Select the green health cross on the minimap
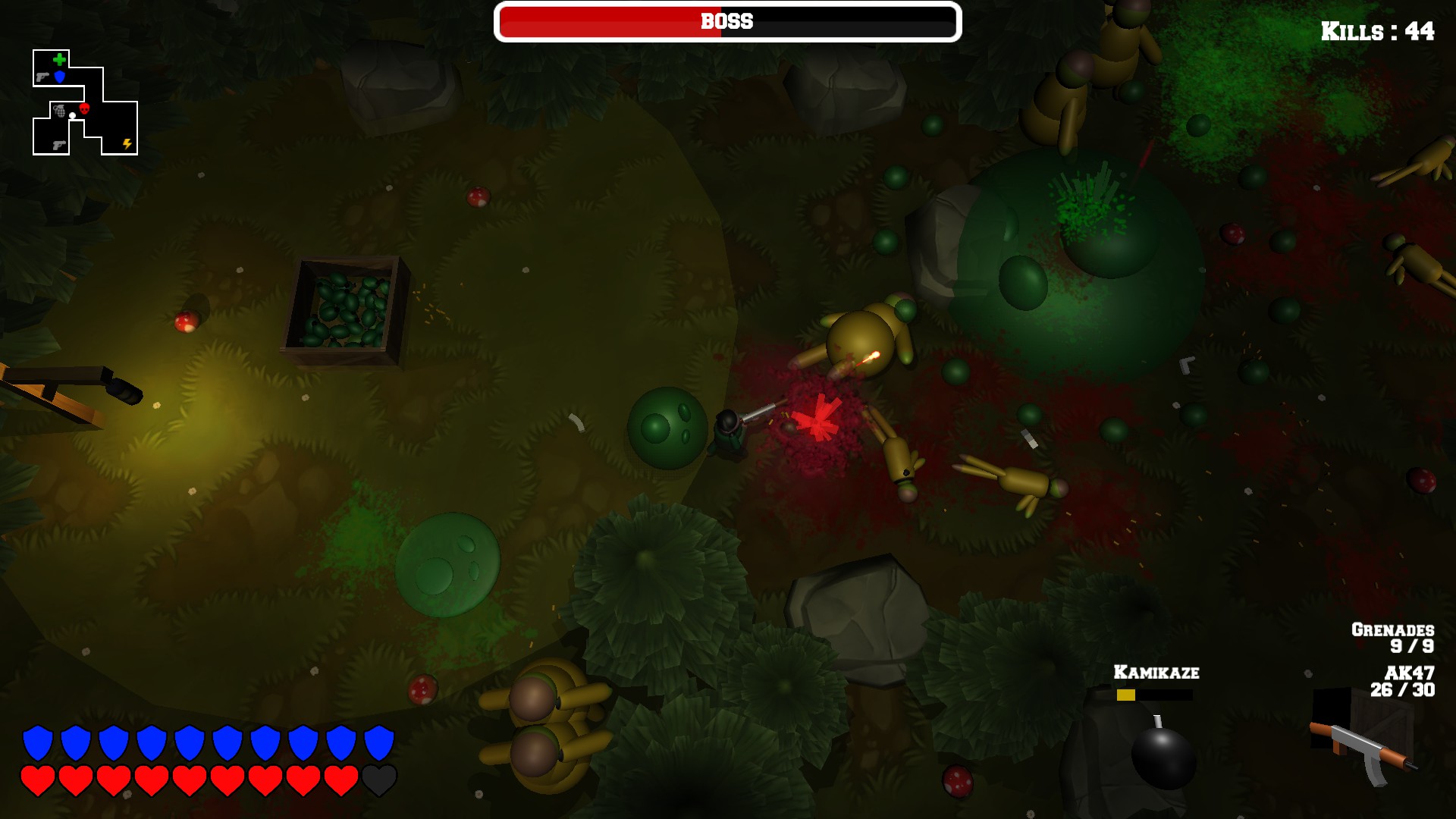The width and height of the screenshot is (1456, 819). [x=60, y=59]
